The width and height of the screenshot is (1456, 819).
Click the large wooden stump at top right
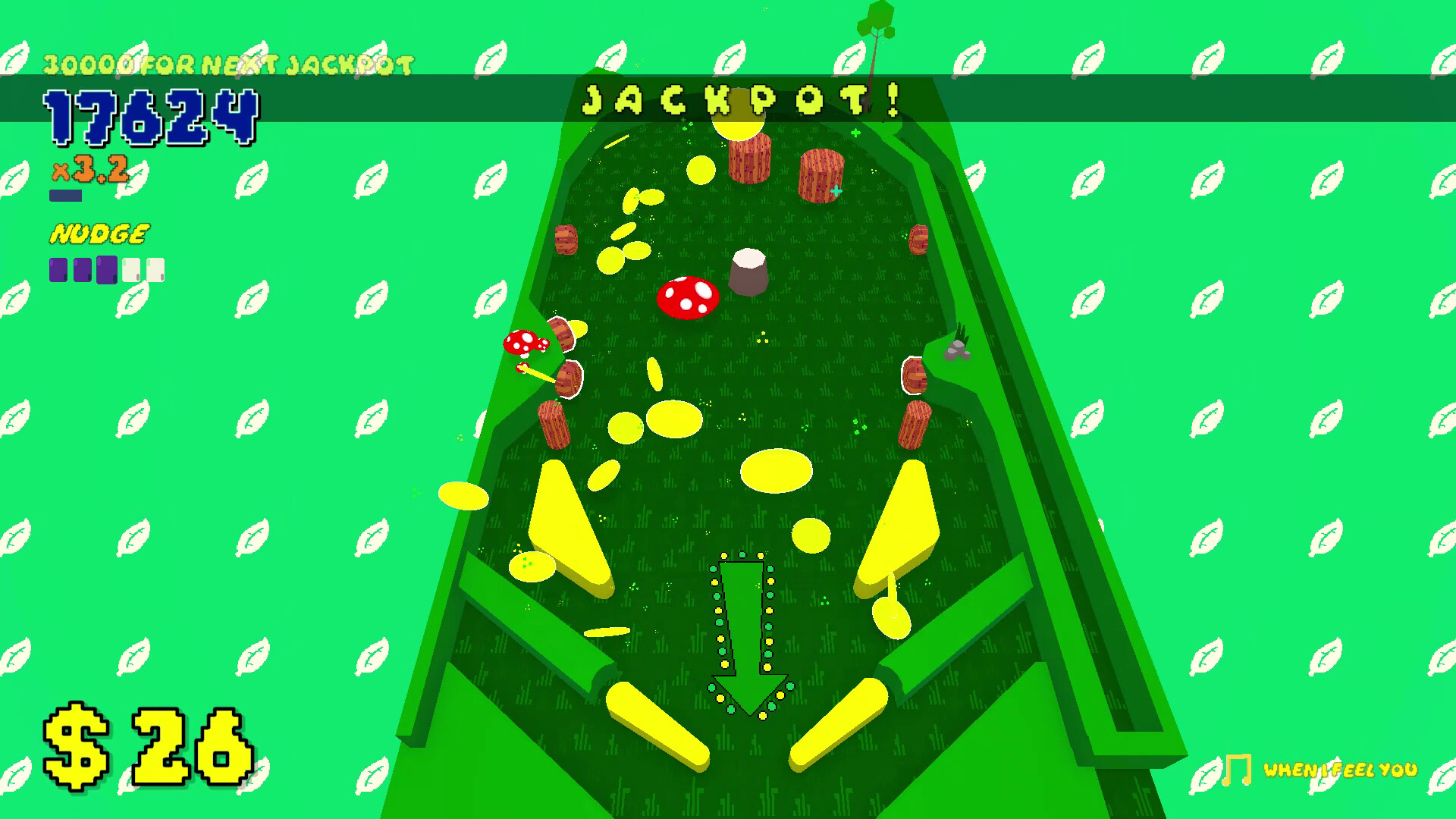point(820,176)
